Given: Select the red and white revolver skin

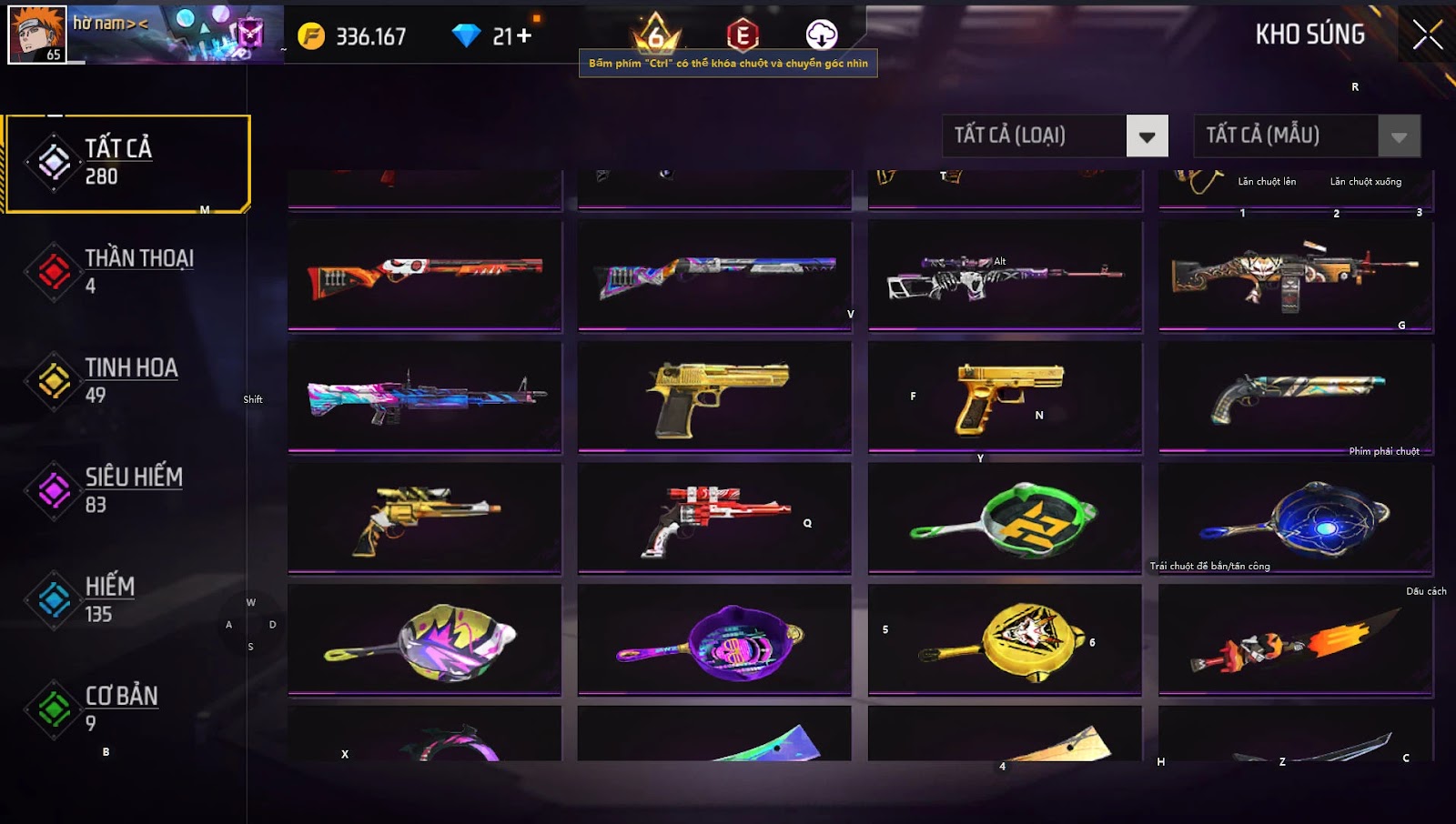Looking at the screenshot, I should point(714,519).
